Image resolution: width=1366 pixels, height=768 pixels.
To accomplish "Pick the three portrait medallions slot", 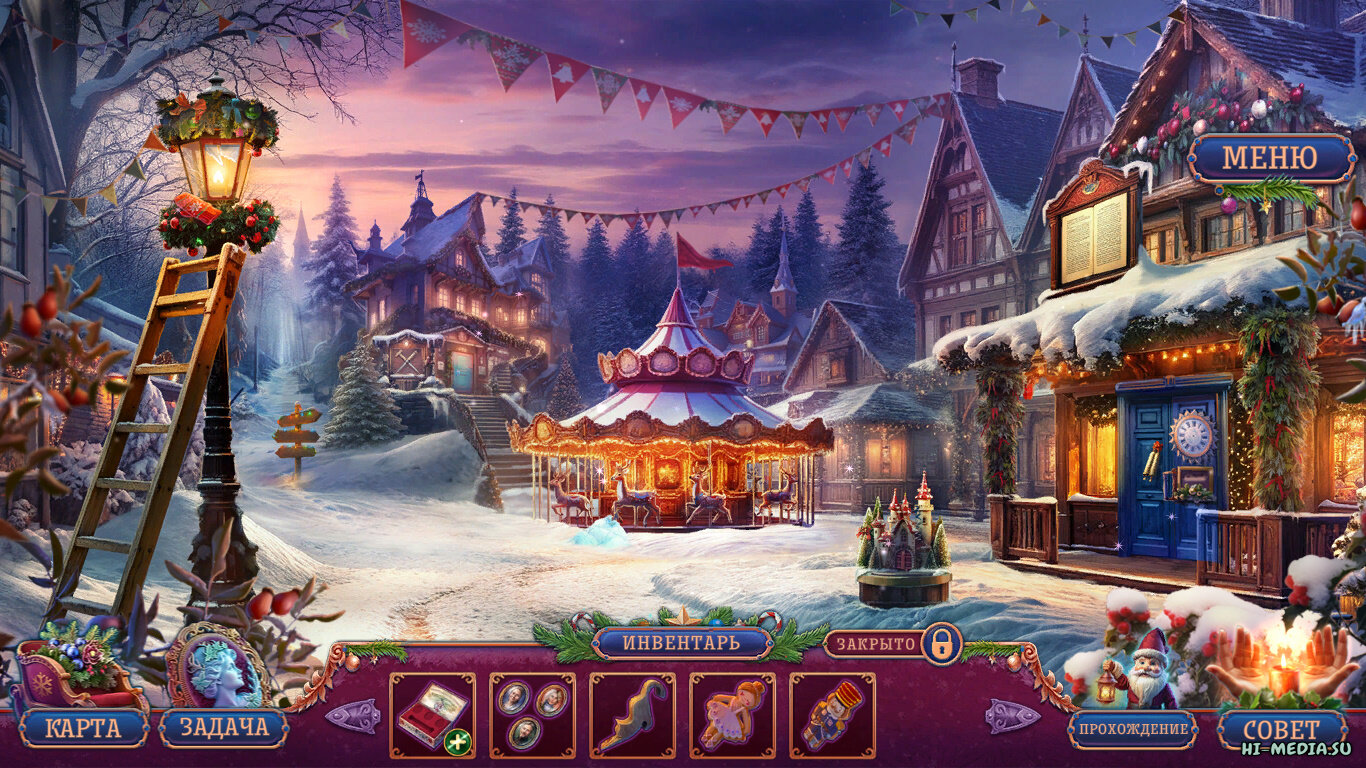I will pyautogui.click(x=532, y=715).
